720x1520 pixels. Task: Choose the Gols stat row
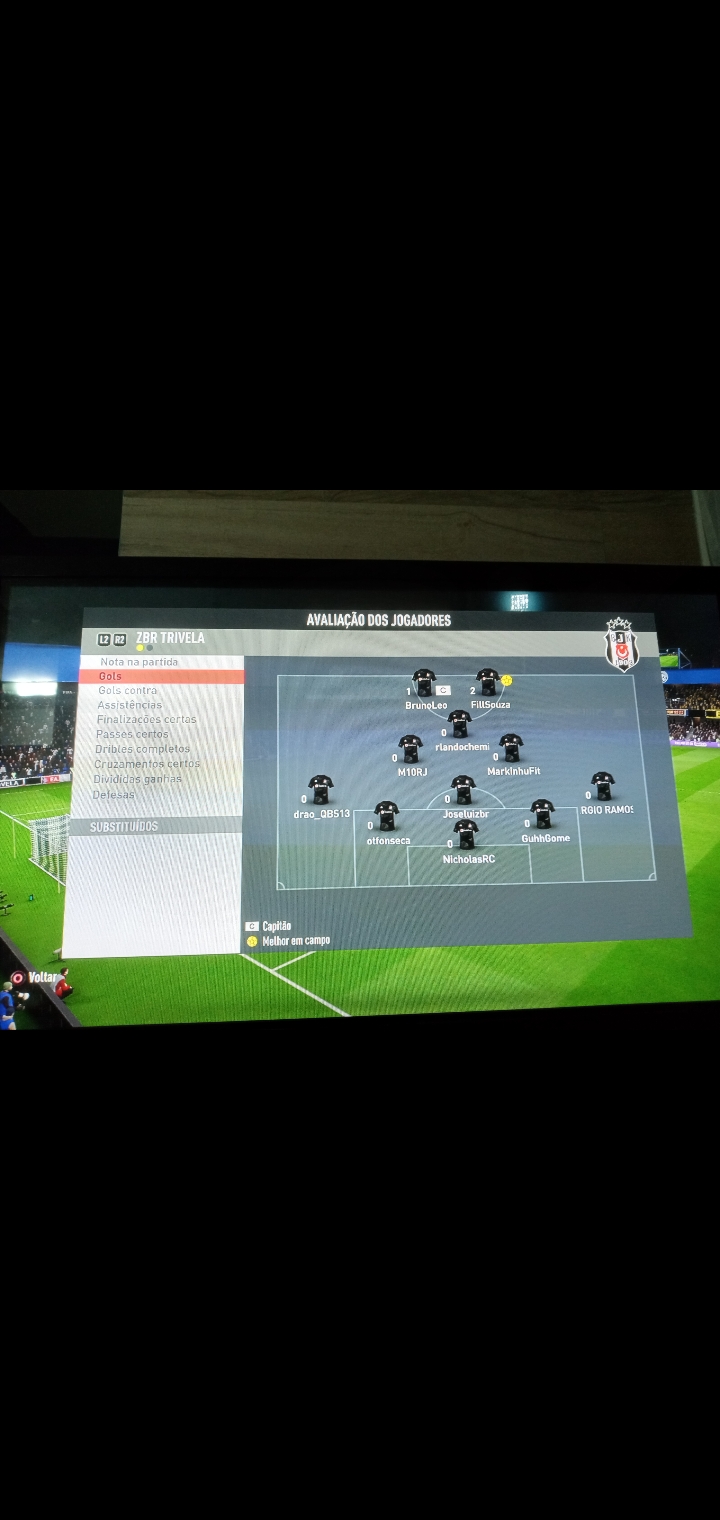(x=111, y=677)
